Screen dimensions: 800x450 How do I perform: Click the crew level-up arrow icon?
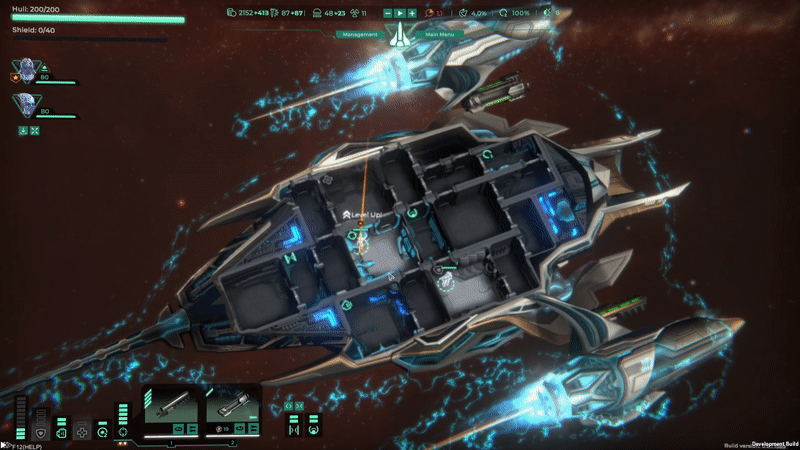[45, 68]
